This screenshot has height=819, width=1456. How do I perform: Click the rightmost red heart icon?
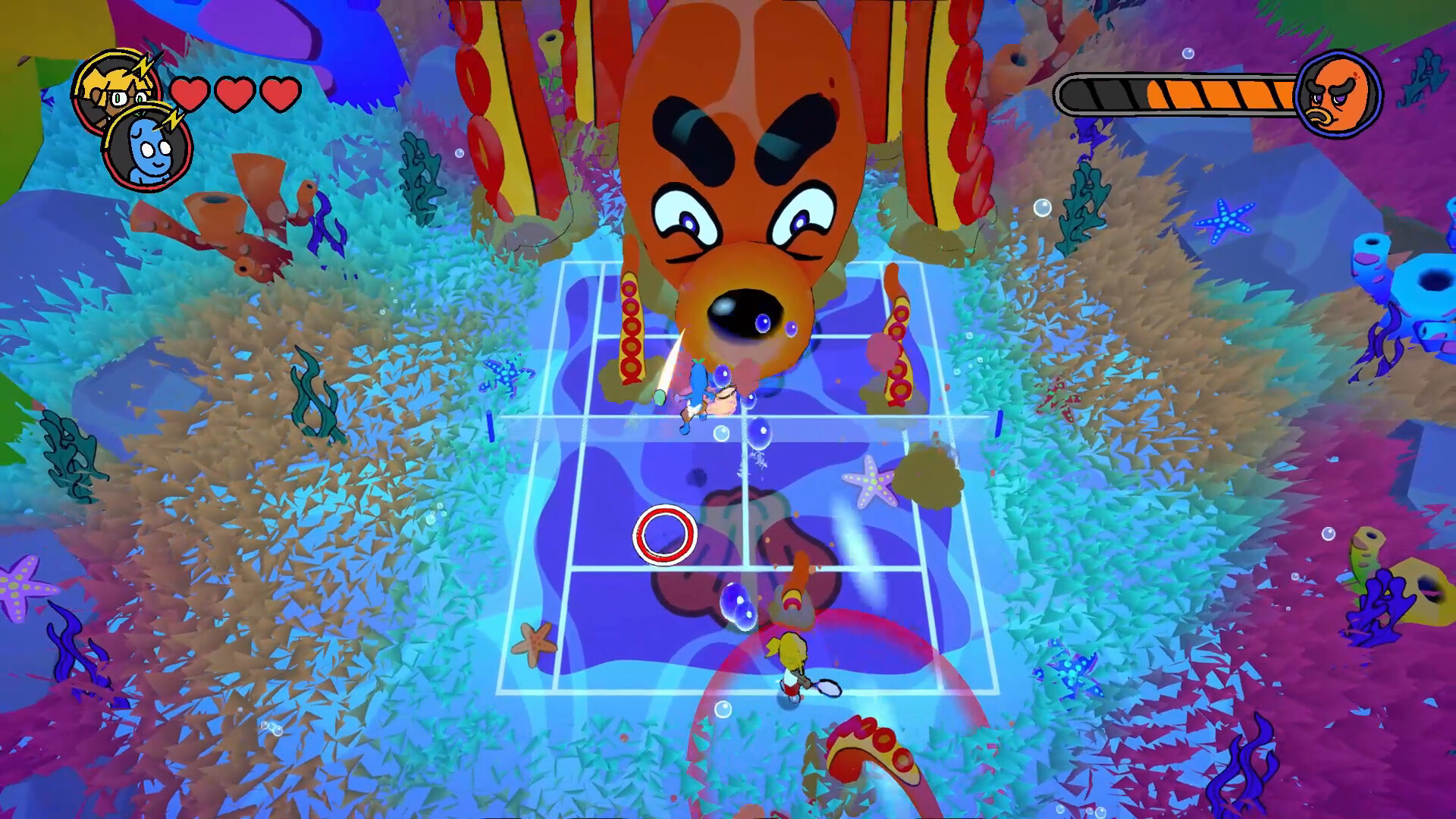[280, 94]
